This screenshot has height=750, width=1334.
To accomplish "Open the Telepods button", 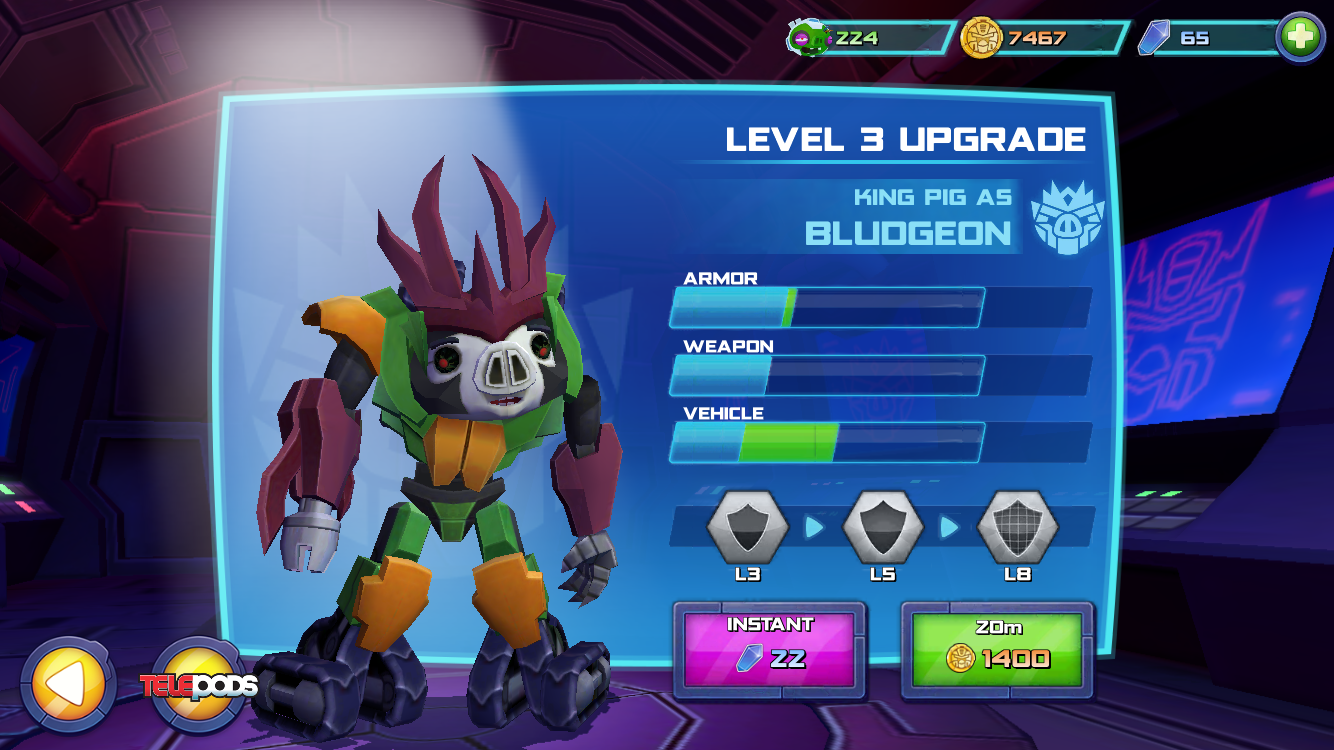I will (200, 684).
